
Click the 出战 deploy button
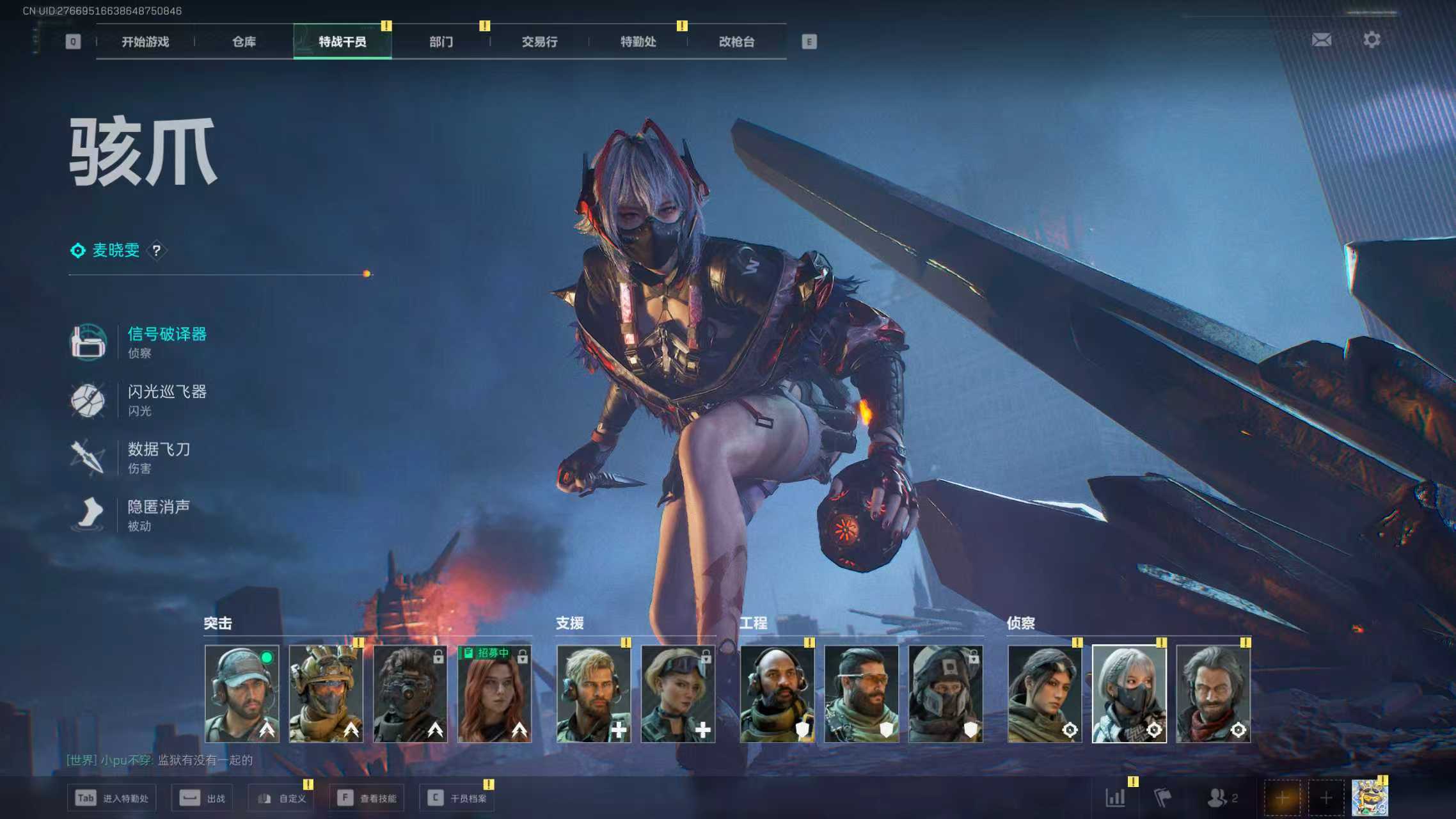click(x=203, y=799)
